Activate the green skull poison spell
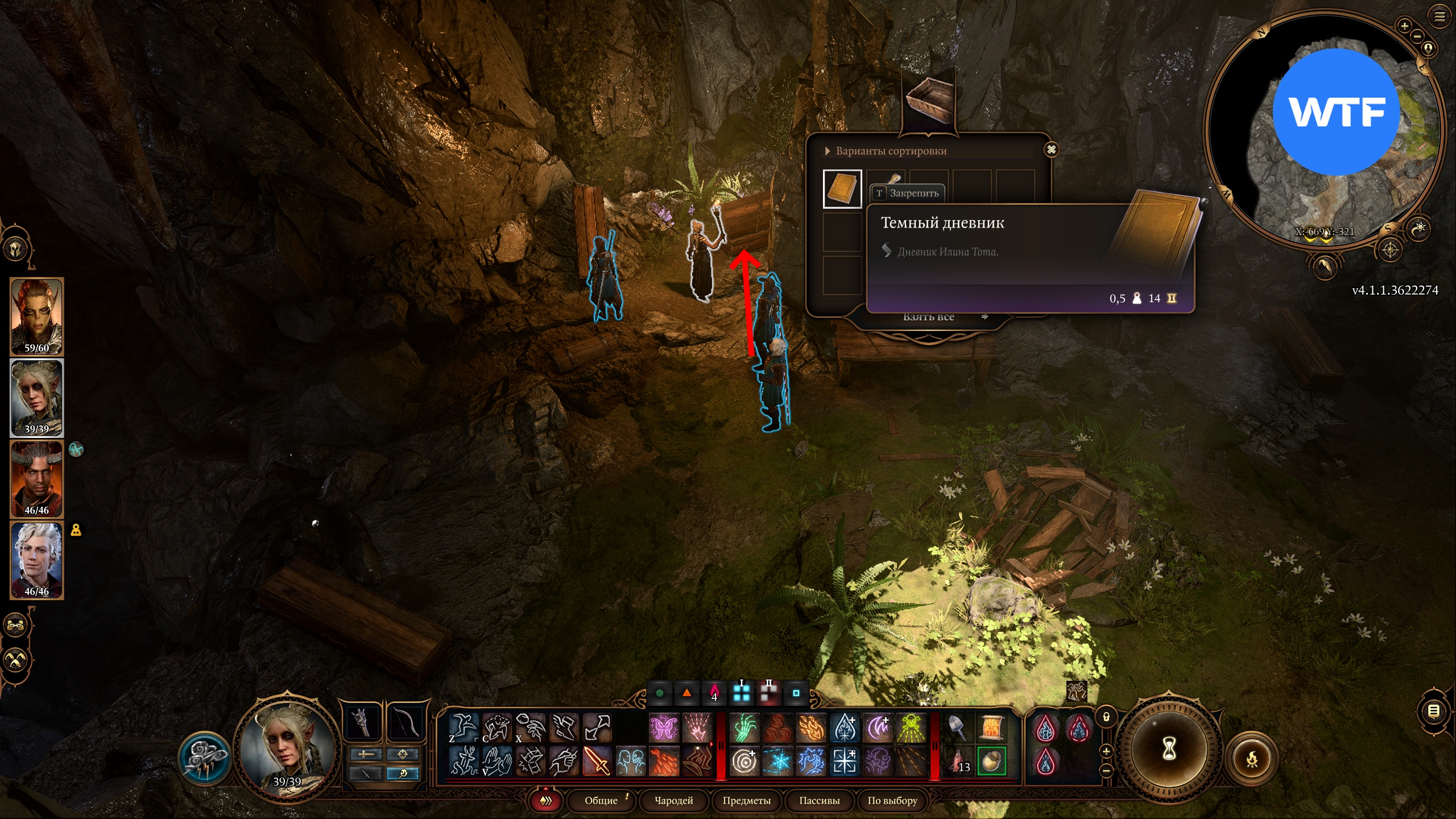 (x=911, y=728)
